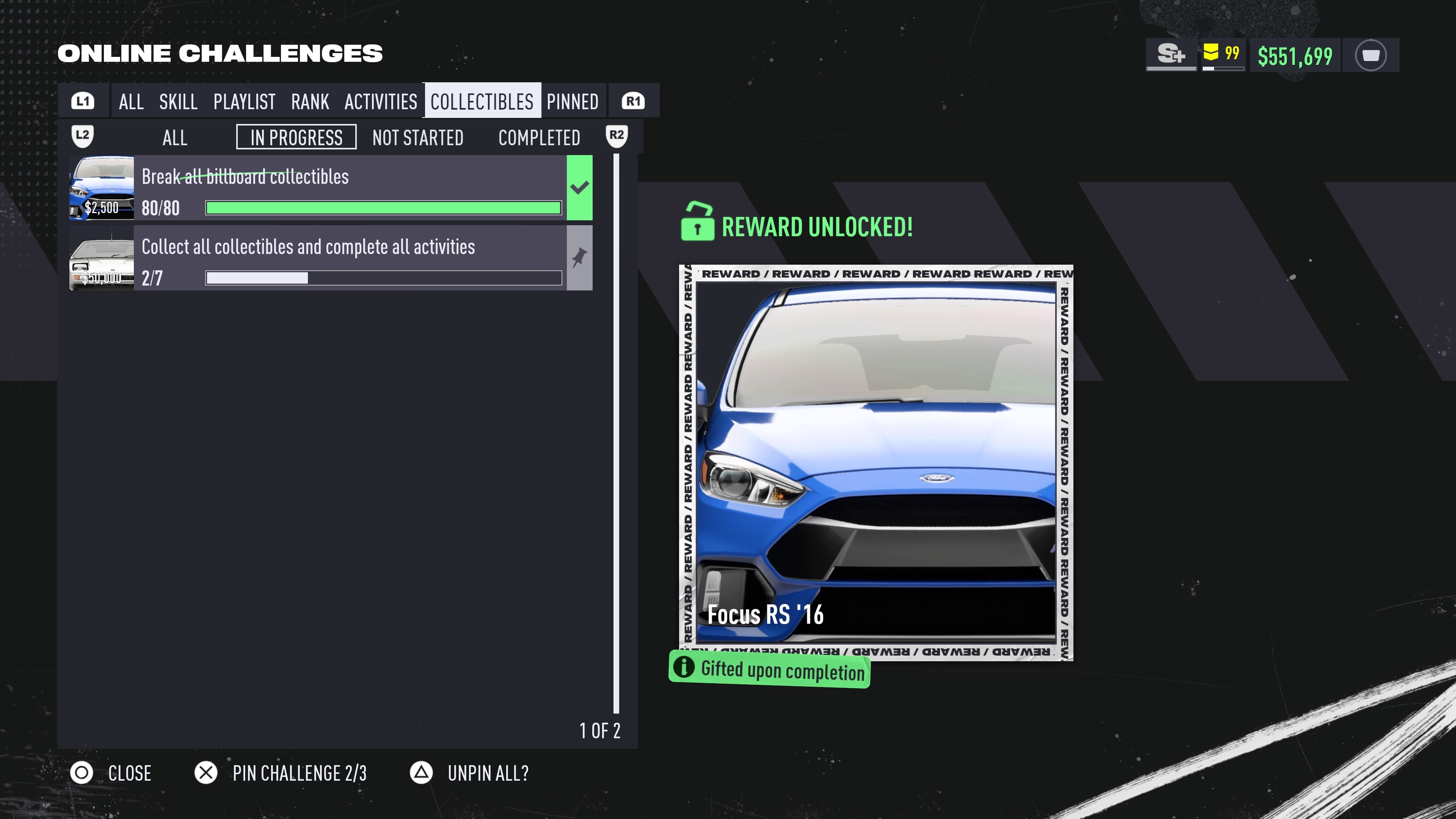Click the pin icon on the collectibles challenge
Screen dimensions: 1456x819
pyautogui.click(x=579, y=258)
